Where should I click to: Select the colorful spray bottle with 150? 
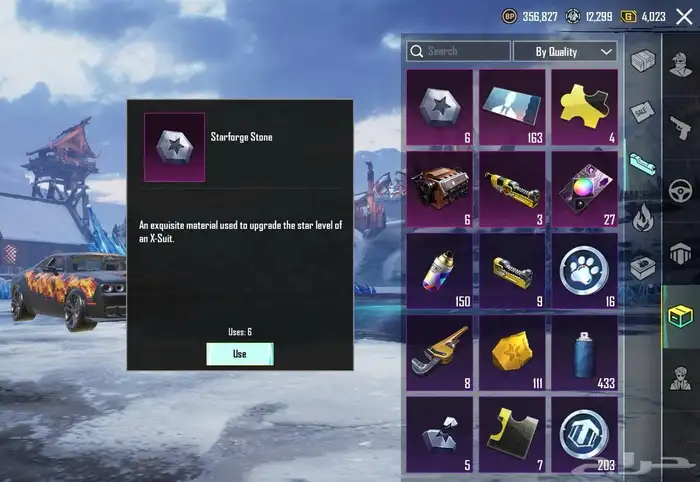pos(439,268)
